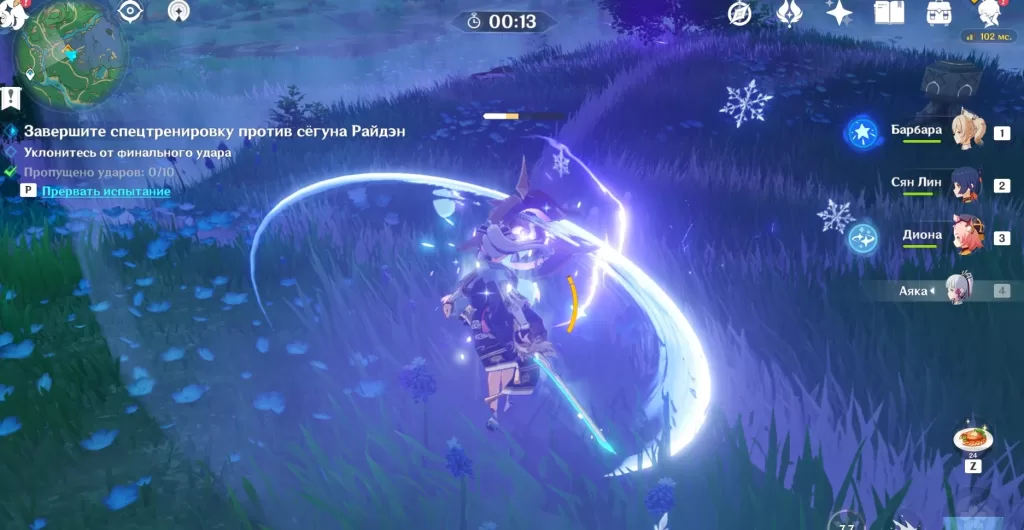Open the quest banner icon under the minimap
The image size is (1024, 530).
[x=11, y=98]
